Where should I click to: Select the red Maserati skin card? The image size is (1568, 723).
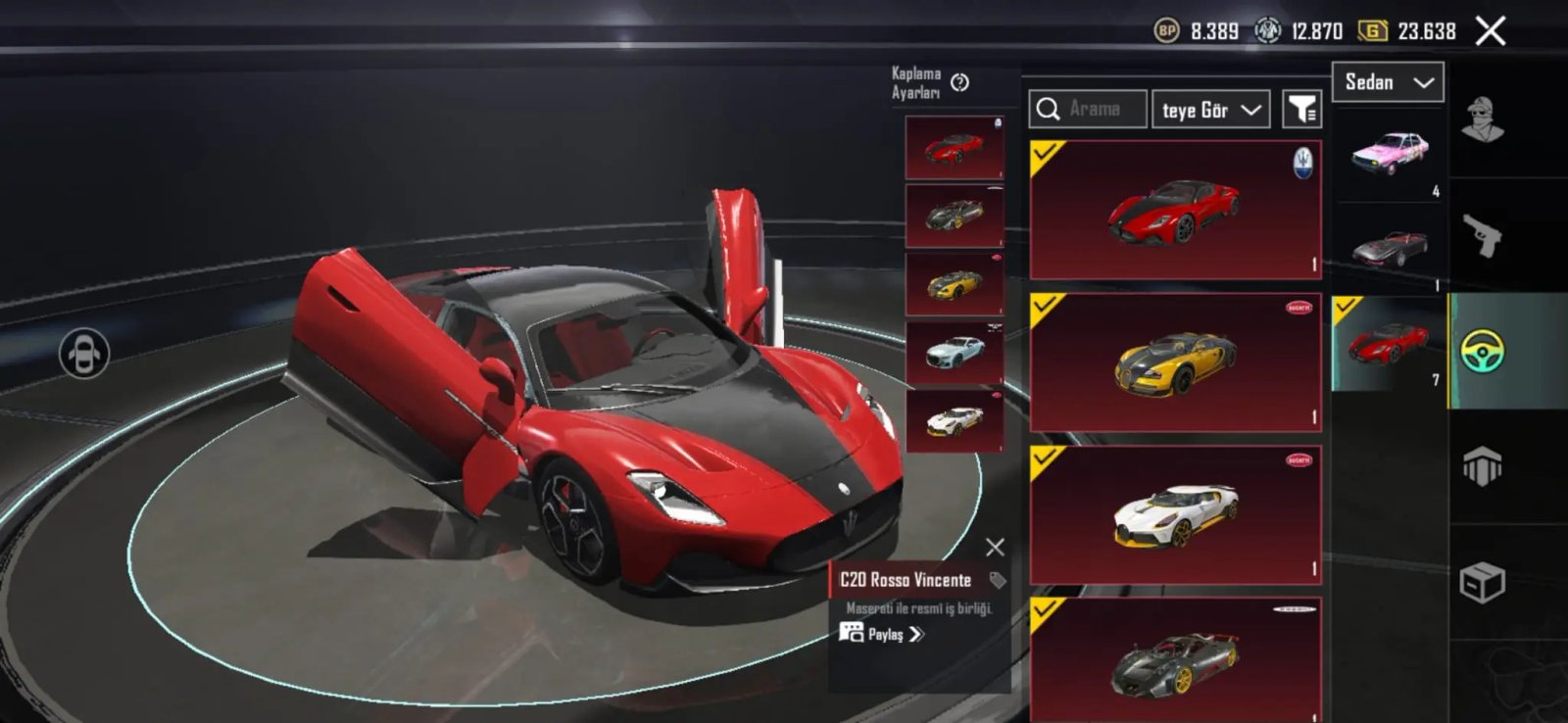[1175, 210]
